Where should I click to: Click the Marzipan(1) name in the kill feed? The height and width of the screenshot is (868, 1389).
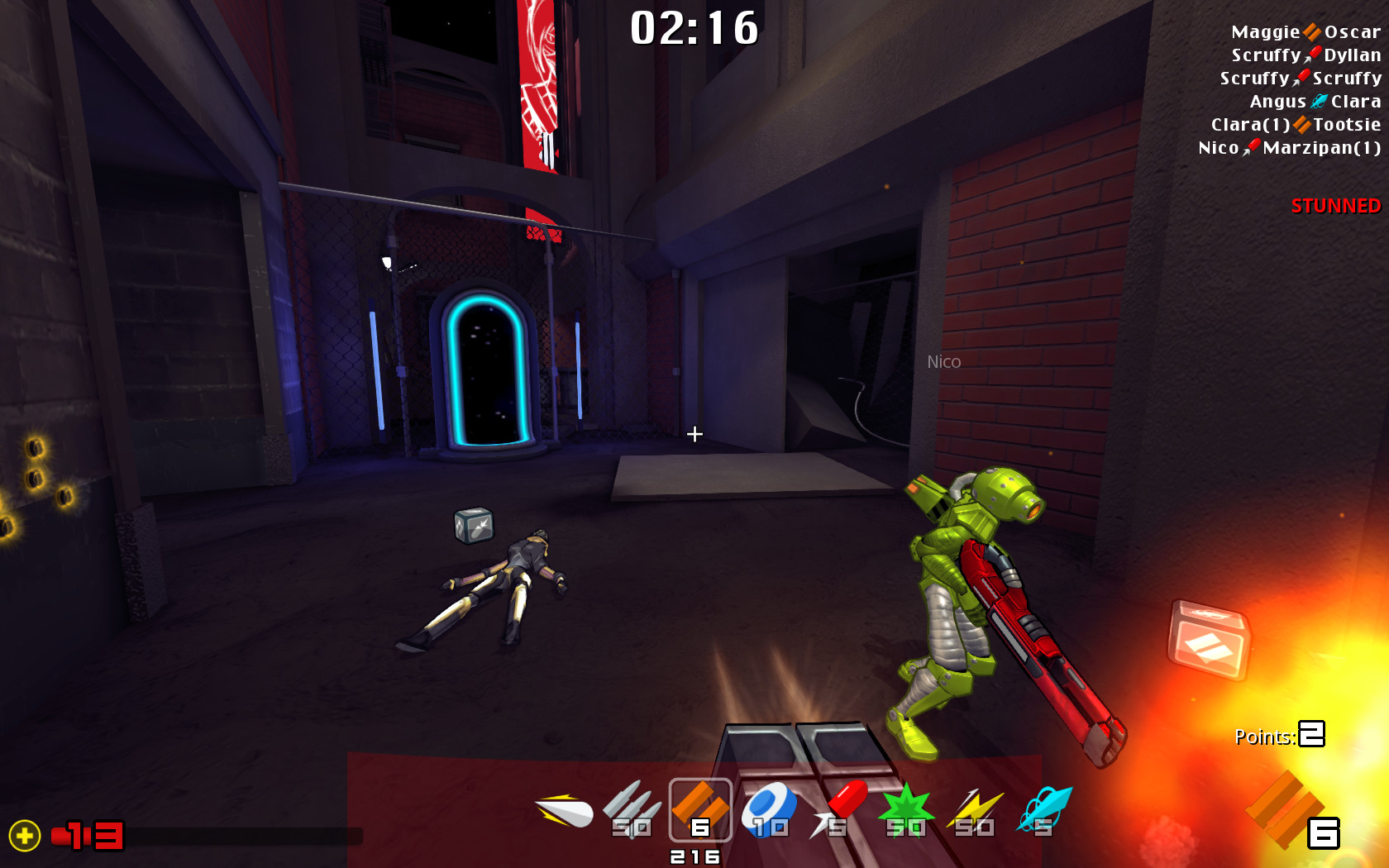[x=1321, y=149]
